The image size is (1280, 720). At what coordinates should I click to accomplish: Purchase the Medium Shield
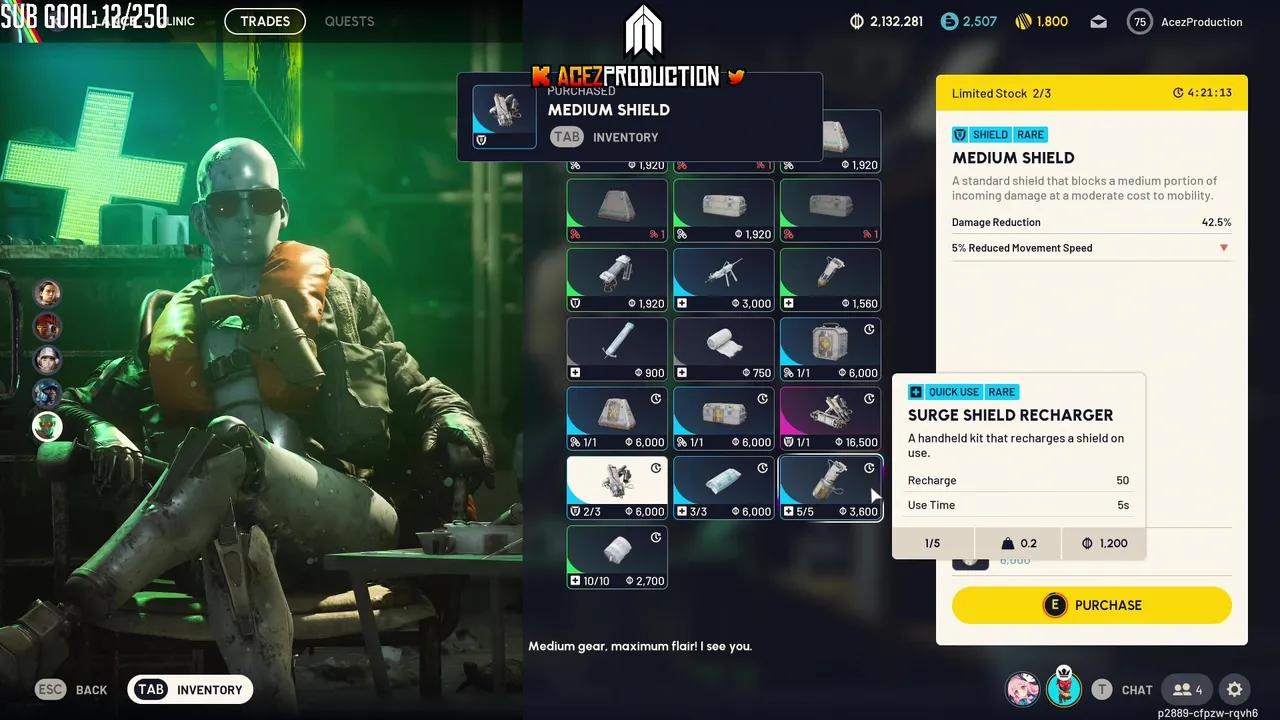pos(1091,605)
